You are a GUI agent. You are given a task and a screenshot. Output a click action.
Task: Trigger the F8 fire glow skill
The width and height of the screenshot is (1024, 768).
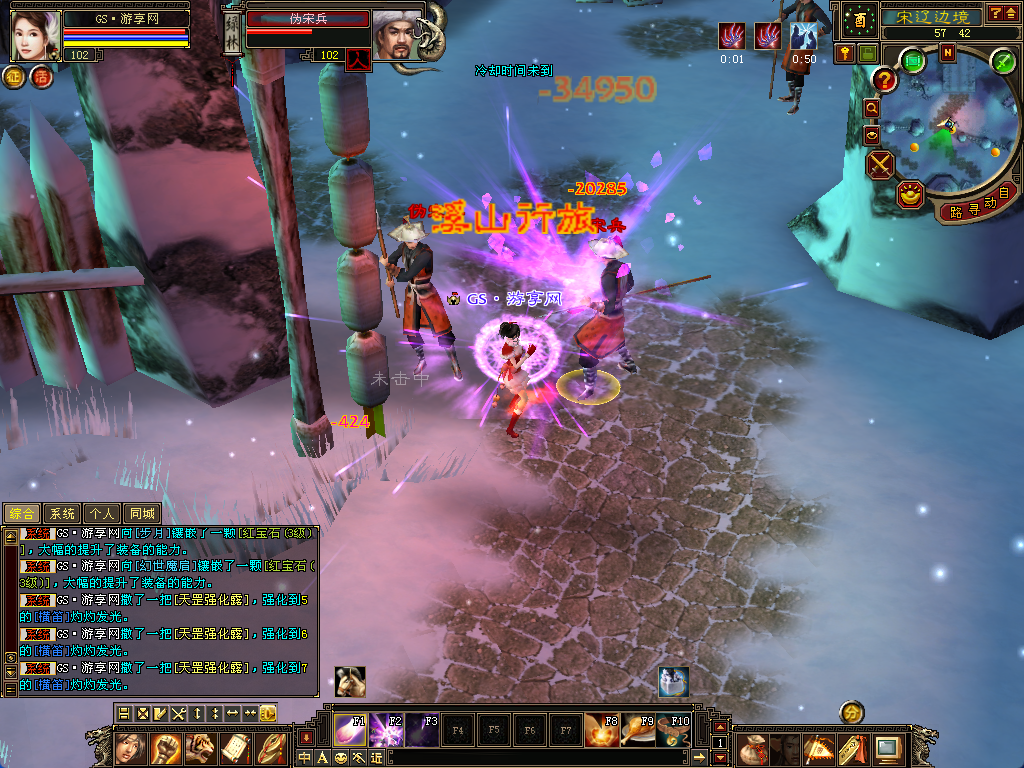click(603, 730)
